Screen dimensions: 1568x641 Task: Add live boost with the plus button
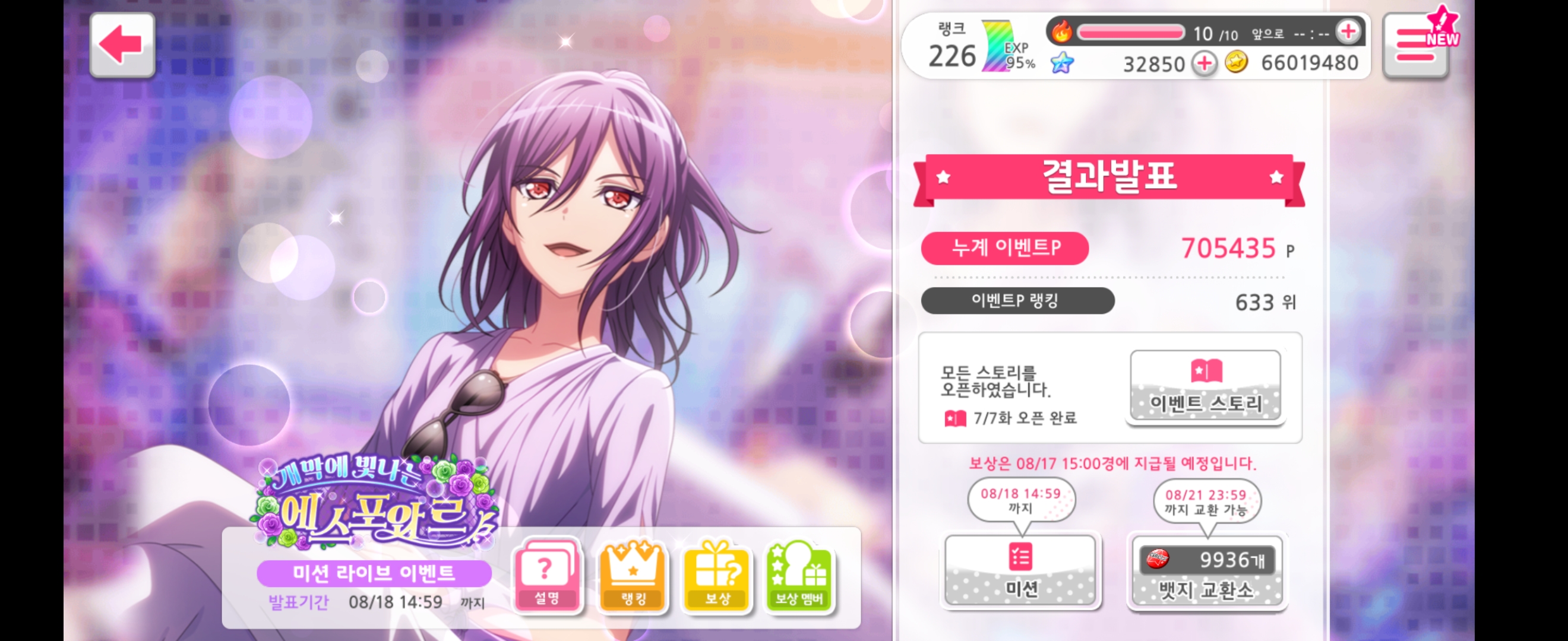click(1348, 31)
